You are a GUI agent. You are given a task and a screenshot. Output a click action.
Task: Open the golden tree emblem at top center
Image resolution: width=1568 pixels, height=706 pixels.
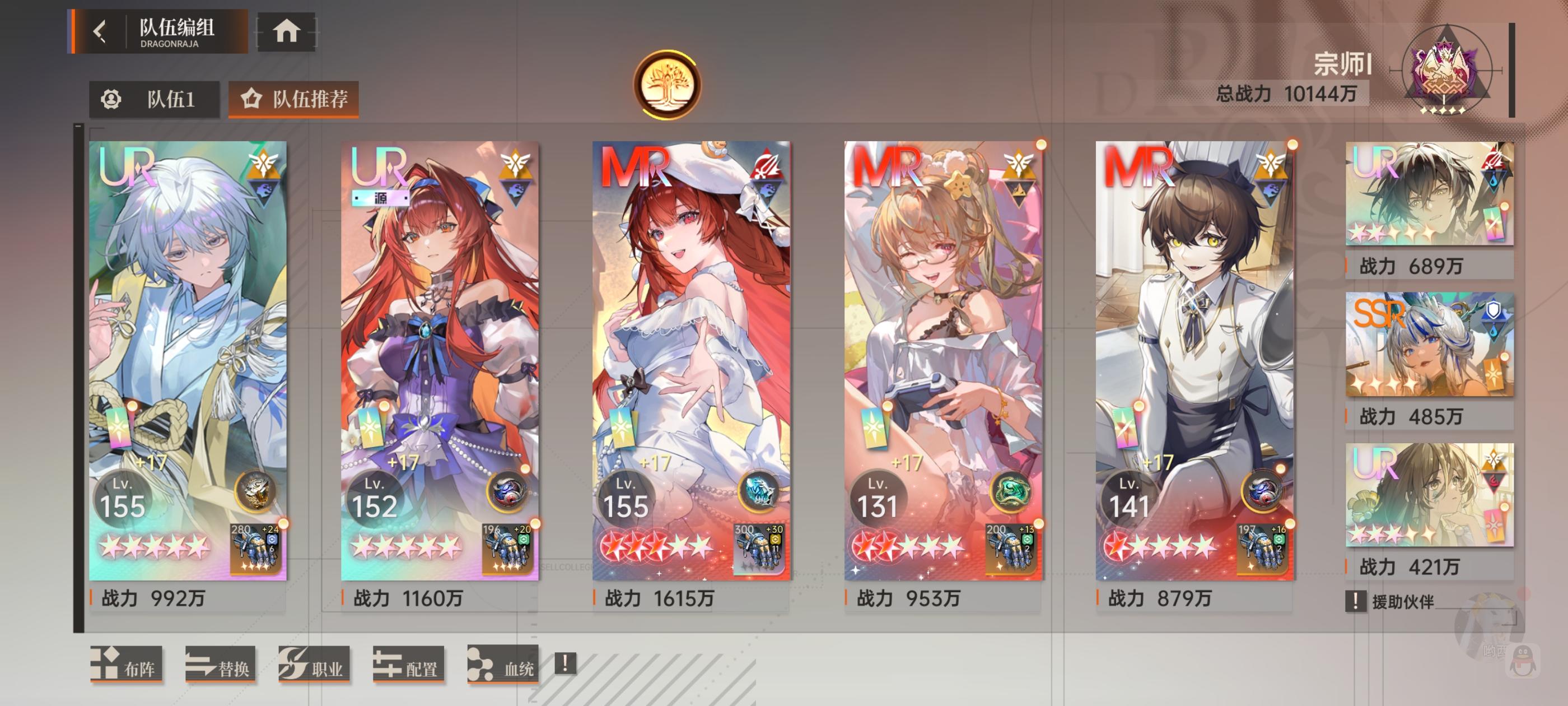point(670,85)
